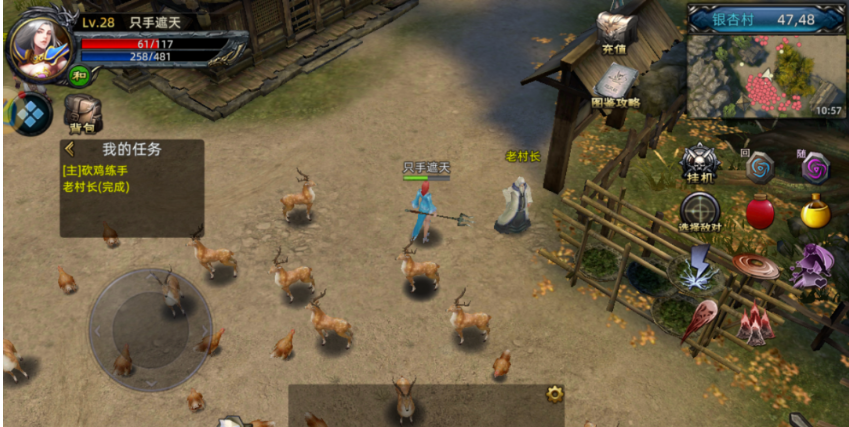The width and height of the screenshot is (849, 427).
Task: Open the gear settings on bottom panel
Action: tap(554, 394)
